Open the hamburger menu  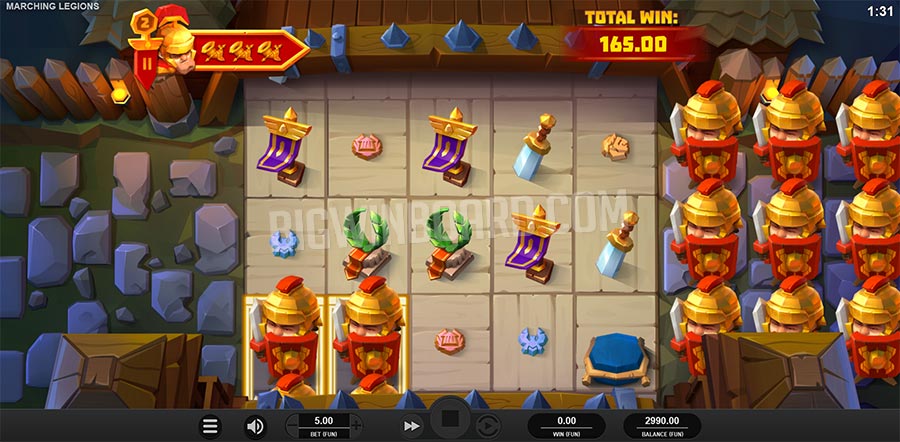point(210,426)
